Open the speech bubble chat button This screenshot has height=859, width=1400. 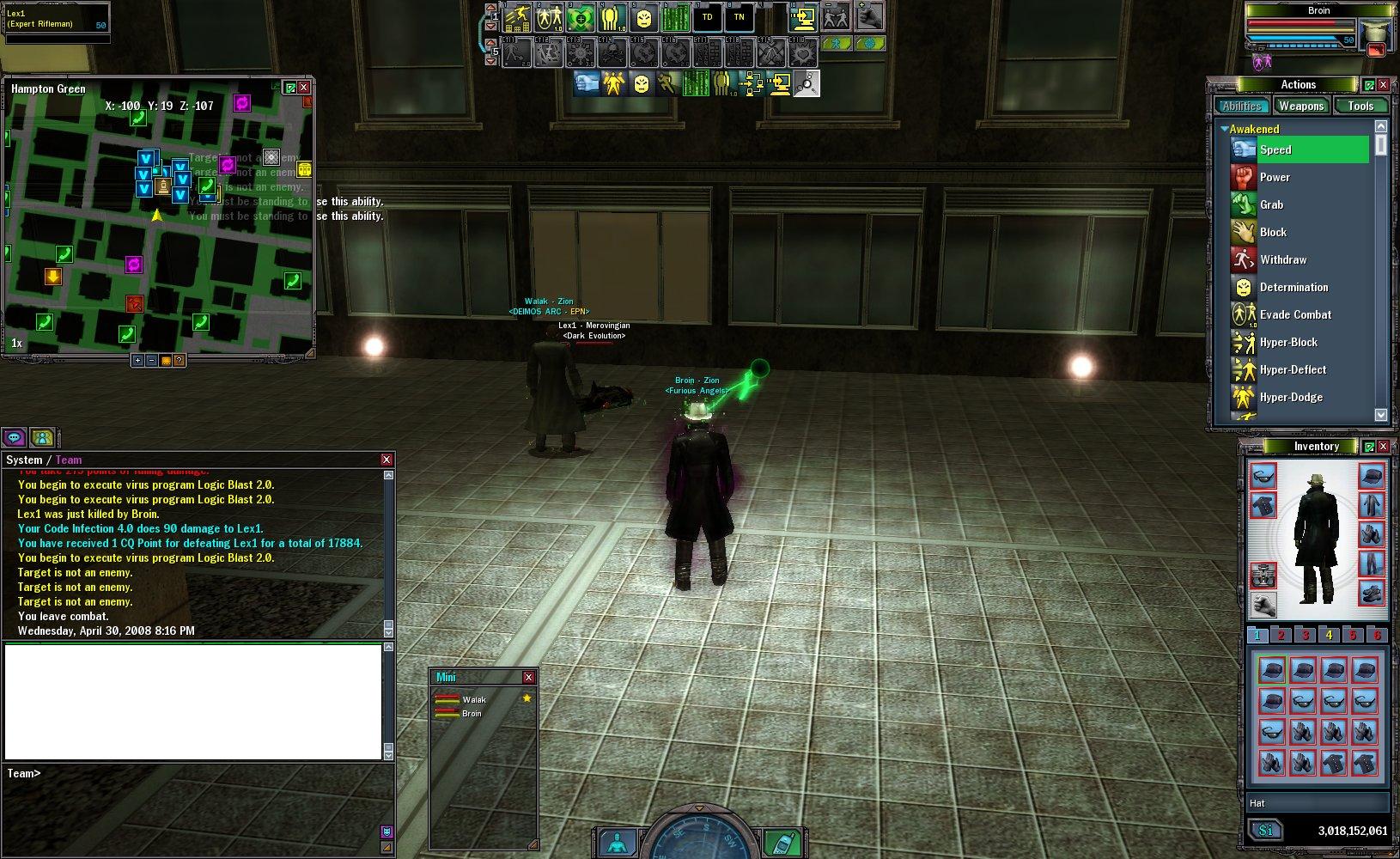pyautogui.click(x=15, y=437)
